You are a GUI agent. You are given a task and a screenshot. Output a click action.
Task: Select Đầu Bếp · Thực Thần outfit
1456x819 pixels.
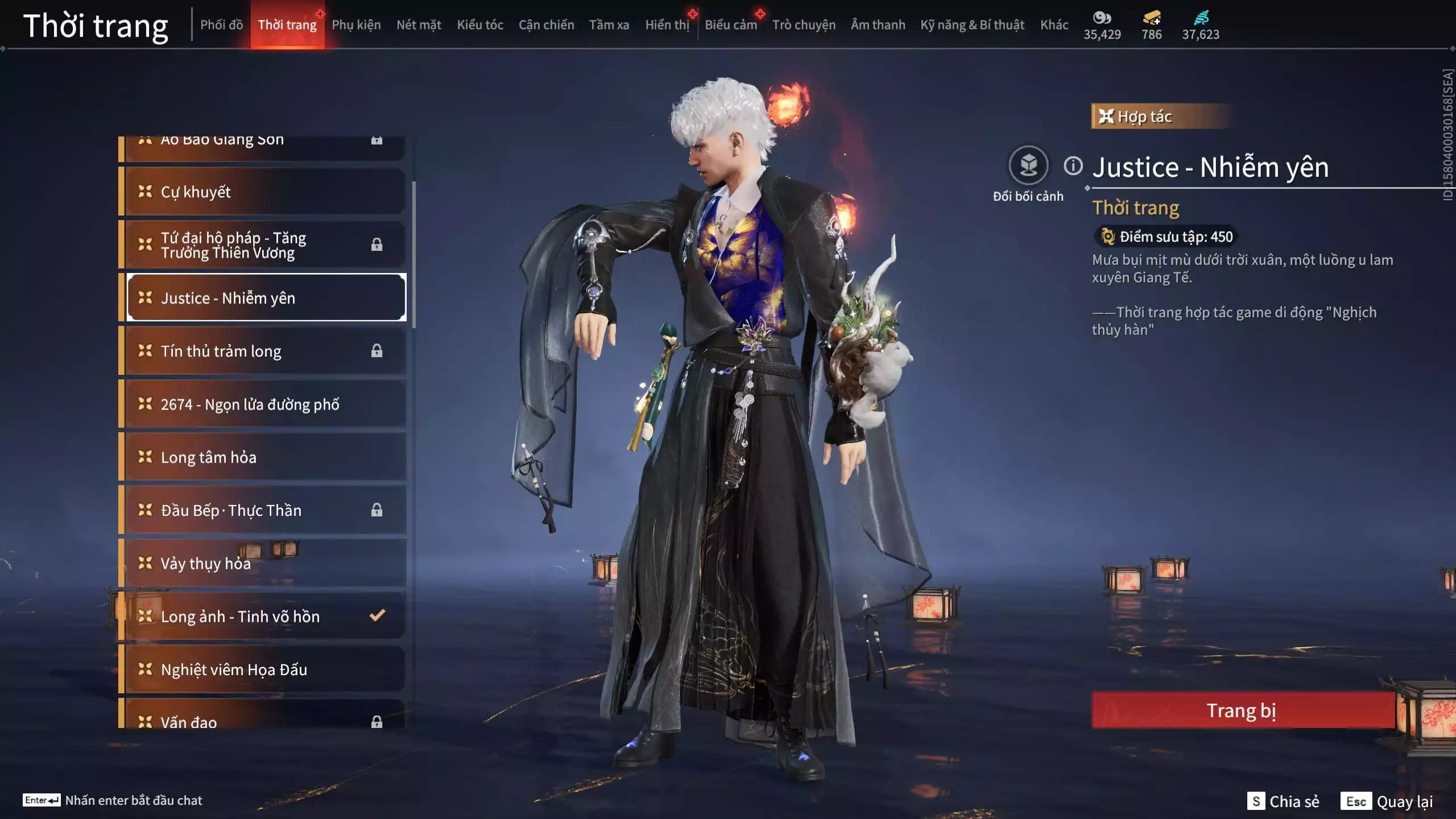pyautogui.click(x=265, y=510)
